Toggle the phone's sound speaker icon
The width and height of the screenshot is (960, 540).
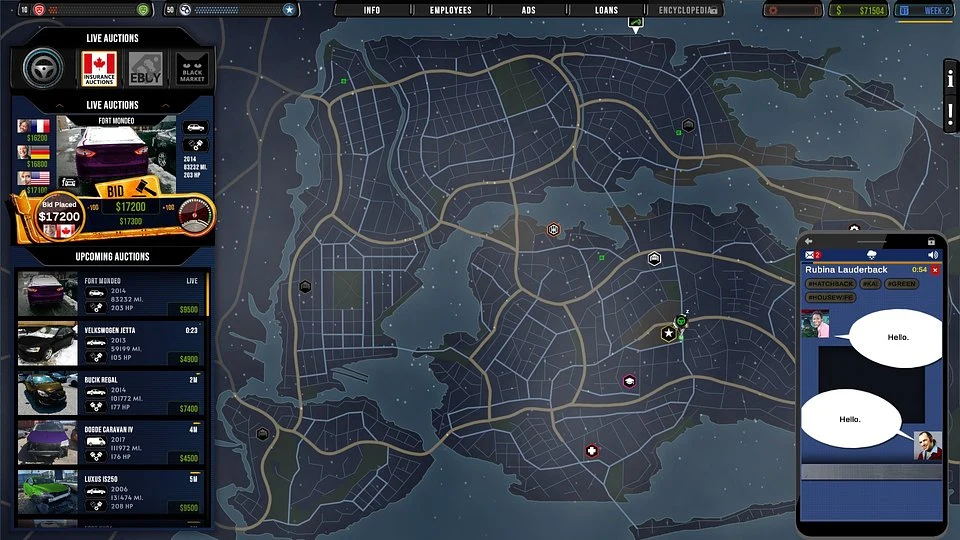pyautogui.click(x=934, y=256)
